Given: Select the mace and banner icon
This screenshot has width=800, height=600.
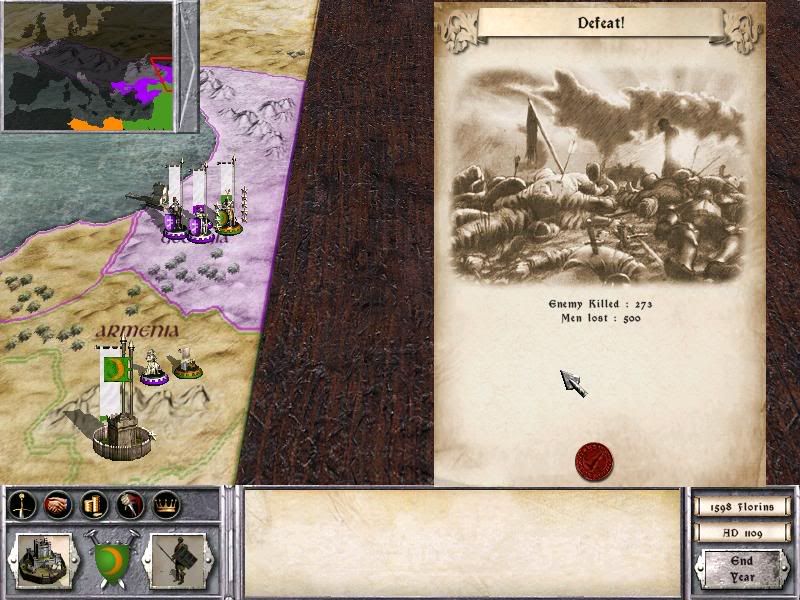Looking at the screenshot, I should [x=129, y=506].
